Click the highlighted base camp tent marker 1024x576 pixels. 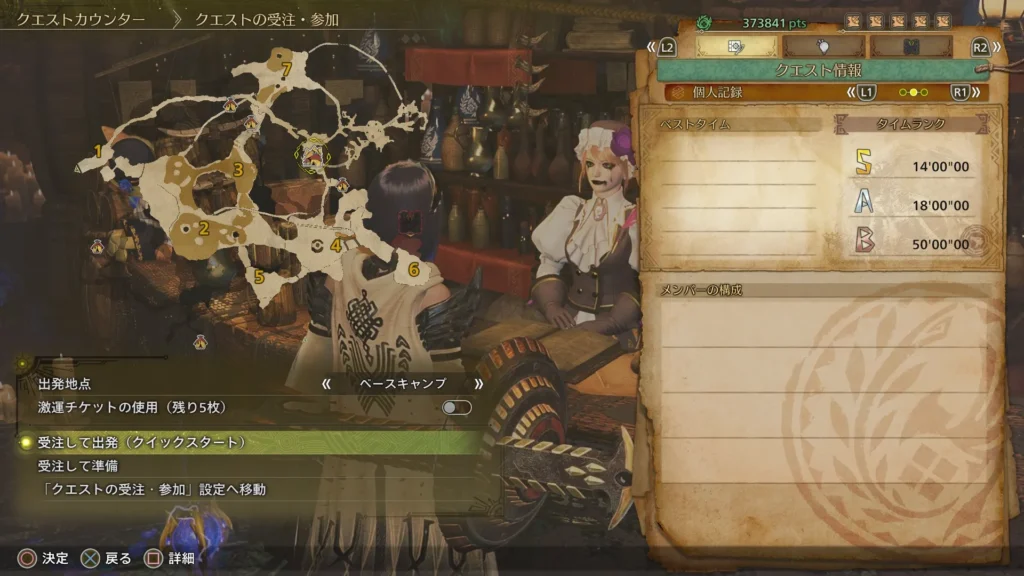pos(315,155)
